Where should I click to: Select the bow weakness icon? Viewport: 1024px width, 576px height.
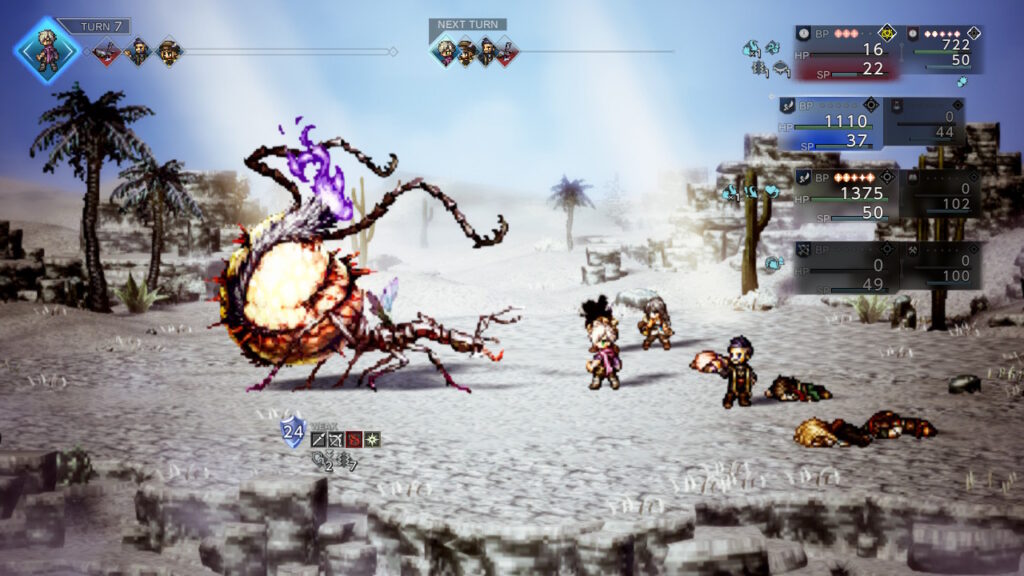click(337, 439)
